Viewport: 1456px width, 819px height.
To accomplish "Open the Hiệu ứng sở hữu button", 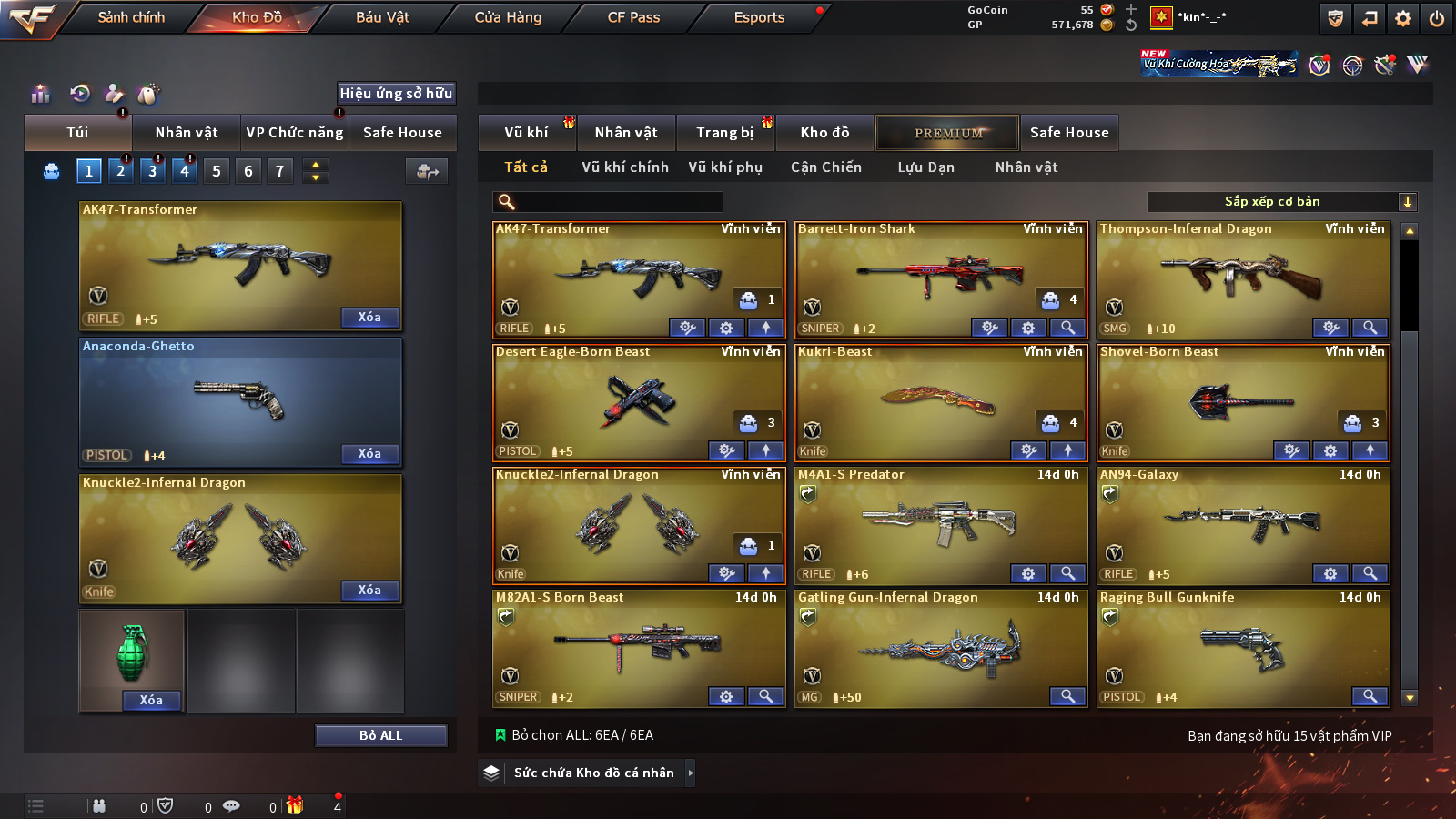I will pos(396,93).
